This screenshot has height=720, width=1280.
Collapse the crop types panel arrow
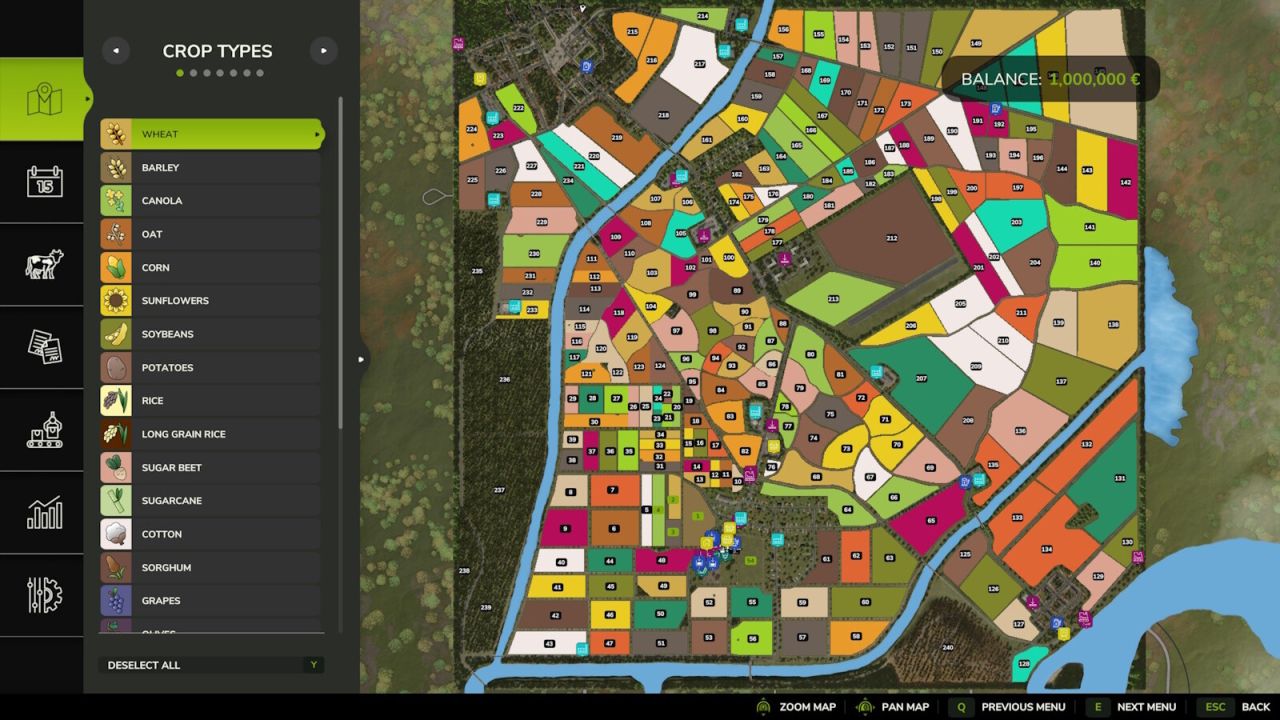[361, 358]
